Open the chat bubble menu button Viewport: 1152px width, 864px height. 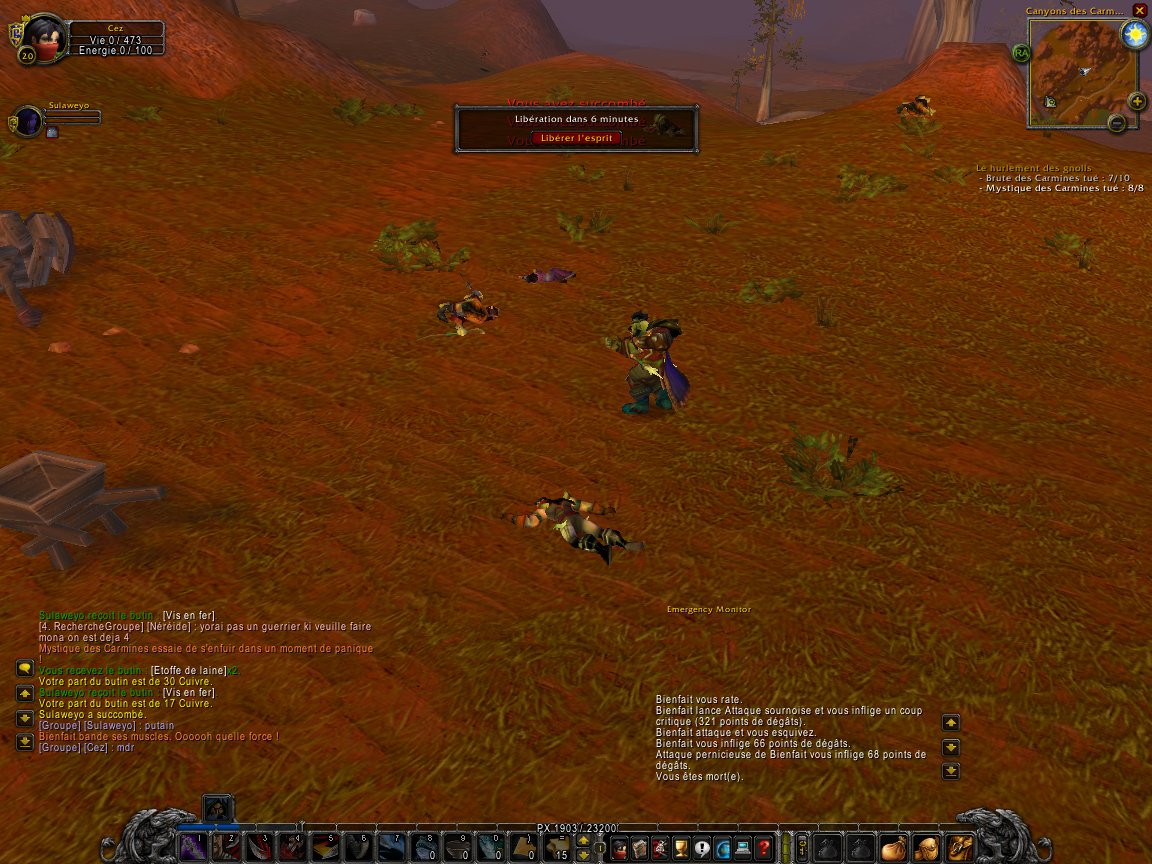click(x=24, y=668)
